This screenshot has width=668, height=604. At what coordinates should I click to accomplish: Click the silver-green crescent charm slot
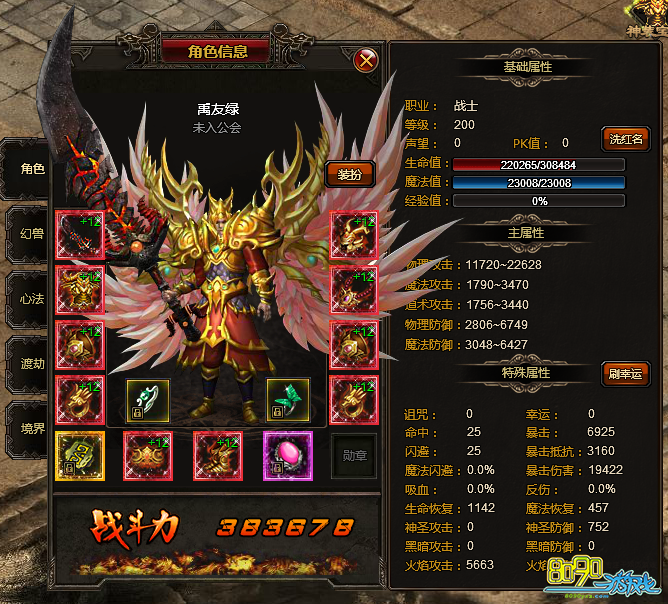click(x=147, y=400)
